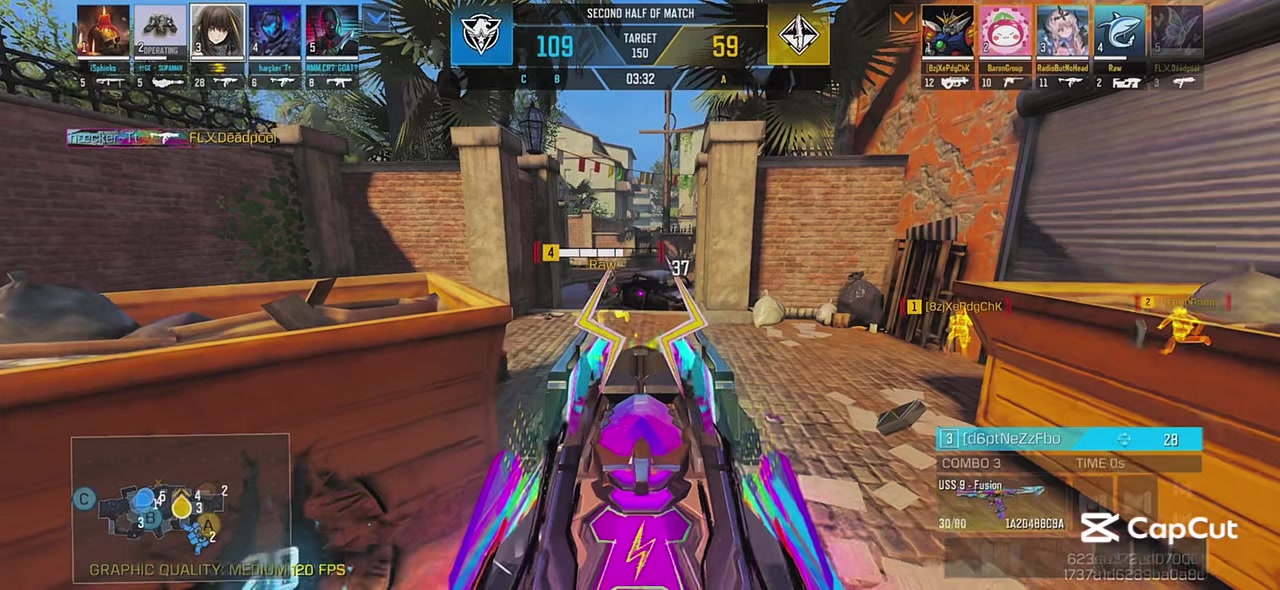Click the spectated player name banner

[x=1068, y=439]
